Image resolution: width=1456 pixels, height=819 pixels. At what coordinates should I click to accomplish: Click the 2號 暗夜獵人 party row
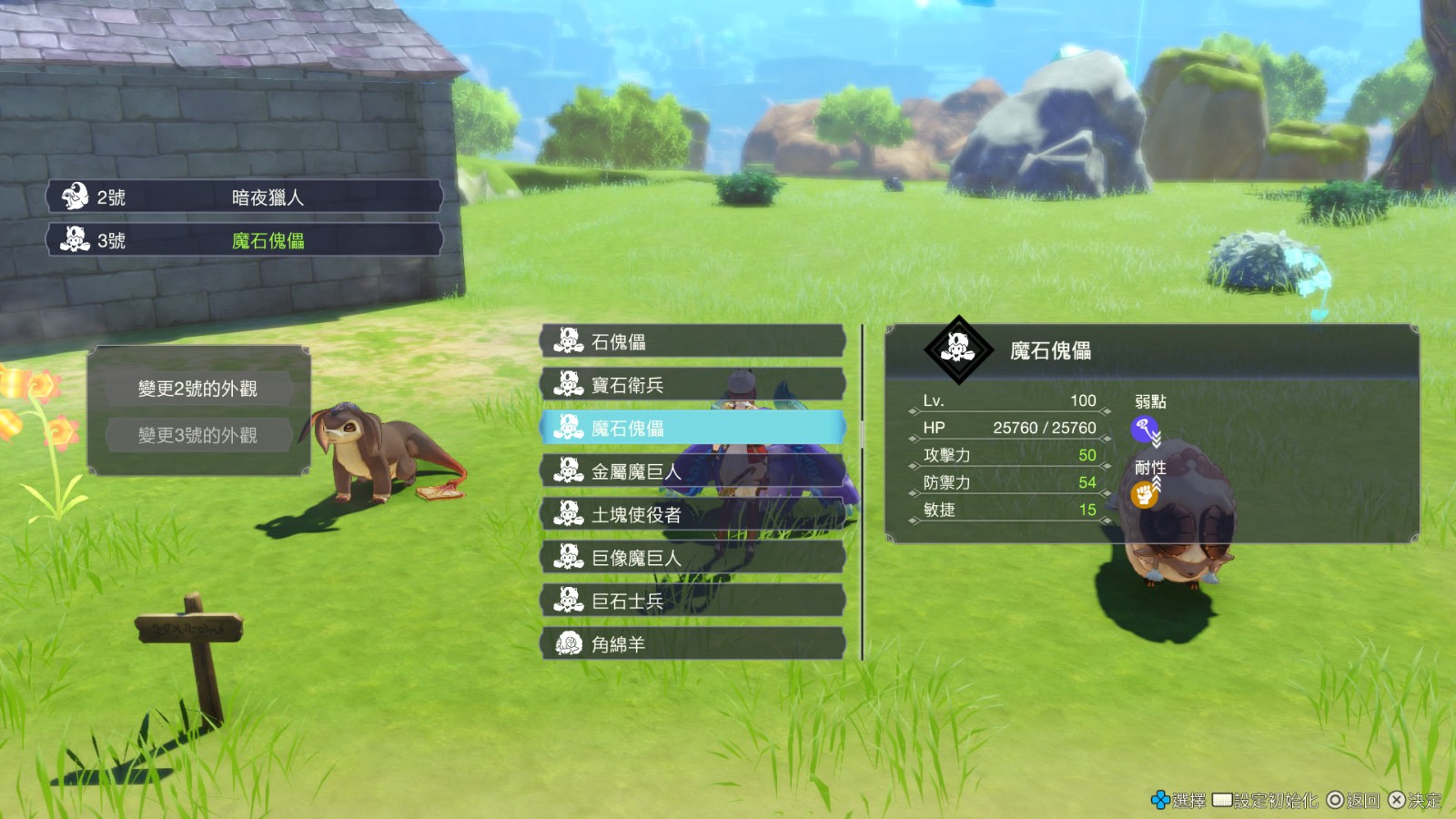245,197
